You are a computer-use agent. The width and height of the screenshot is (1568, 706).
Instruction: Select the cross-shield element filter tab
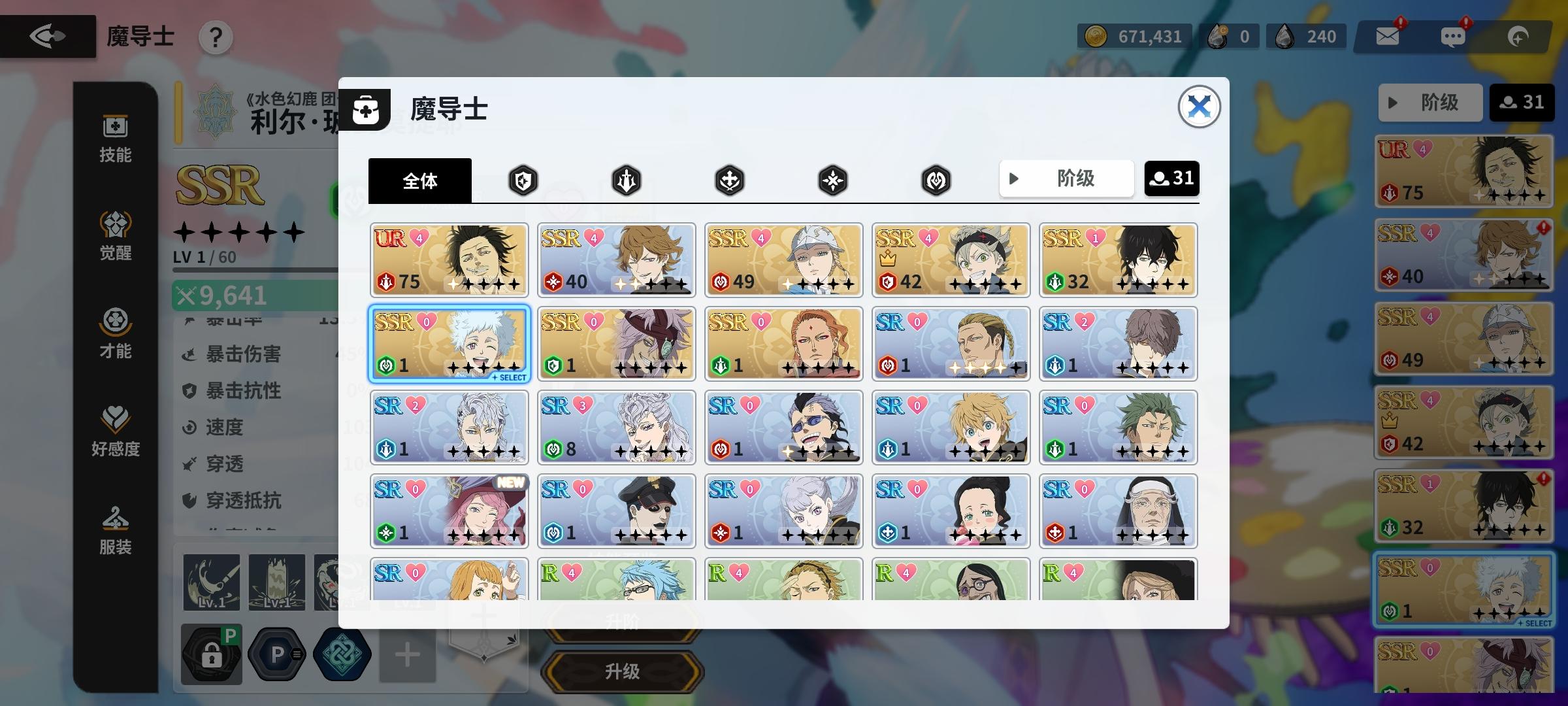728,180
